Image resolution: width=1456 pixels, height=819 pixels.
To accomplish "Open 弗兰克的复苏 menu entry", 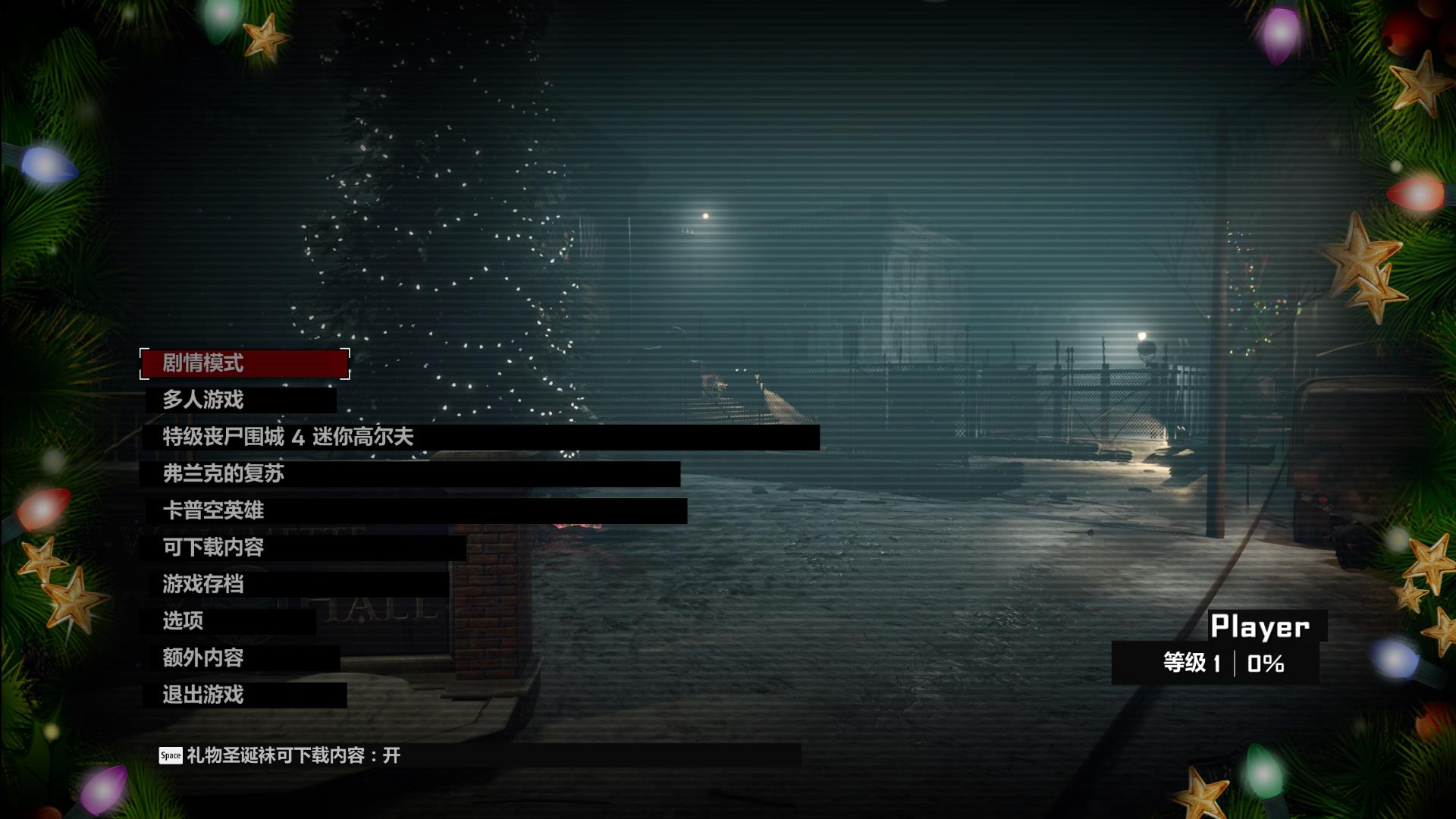I will pos(224,474).
